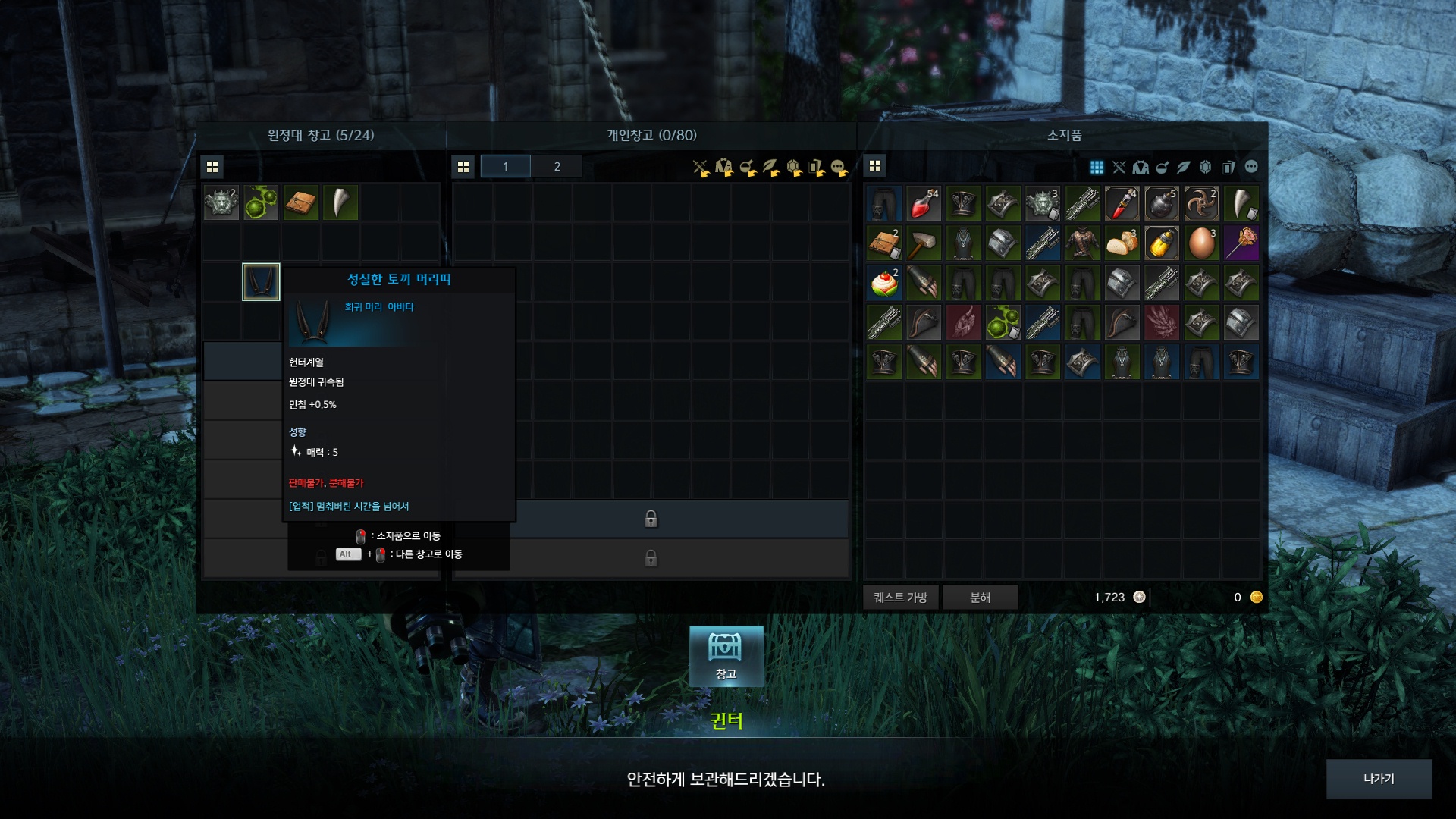Screen dimensions: 1456x819
Task: Select the brown leather jacket armor
Action: coord(1082,243)
